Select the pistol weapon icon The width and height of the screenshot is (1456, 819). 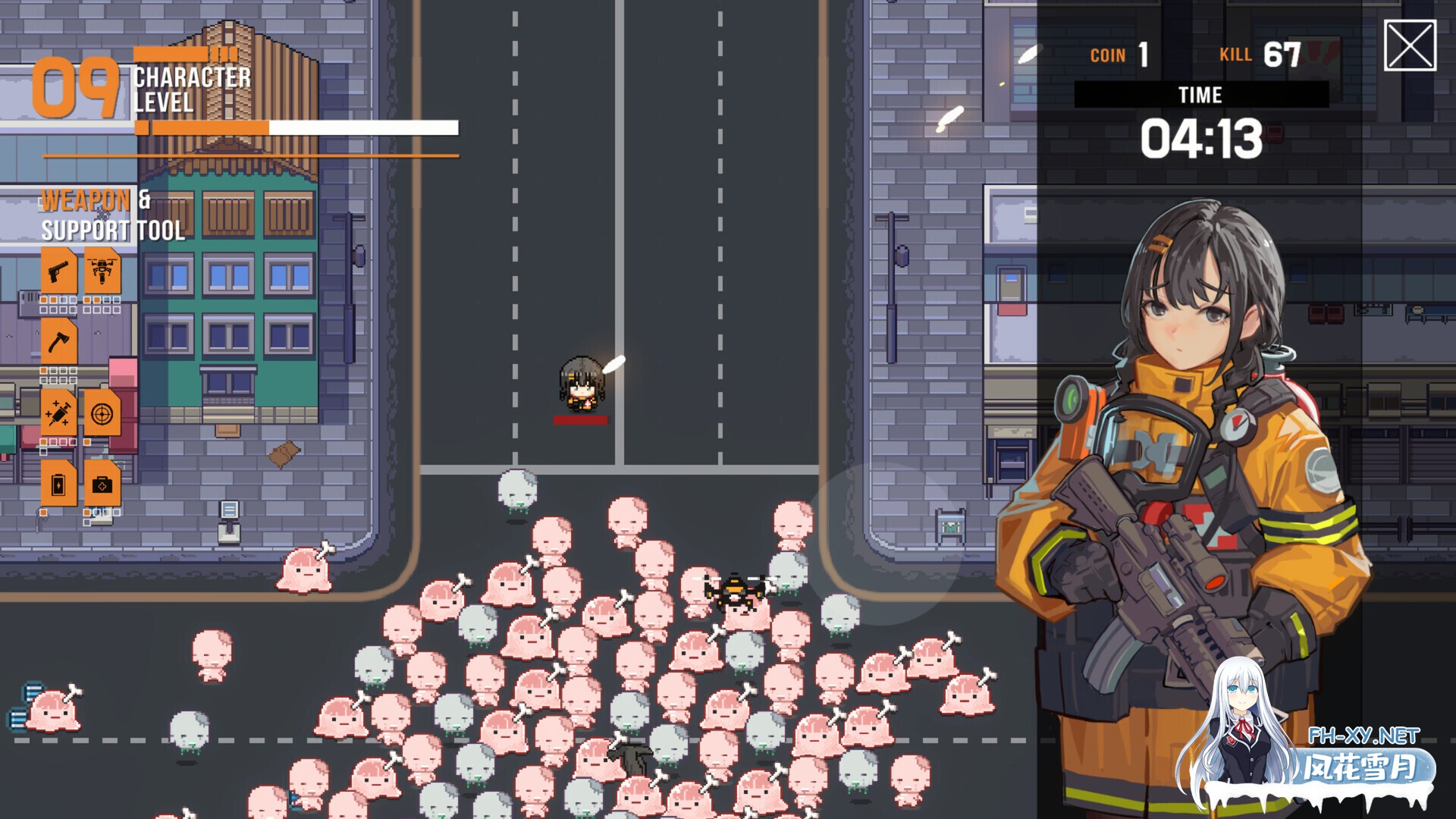coord(58,271)
